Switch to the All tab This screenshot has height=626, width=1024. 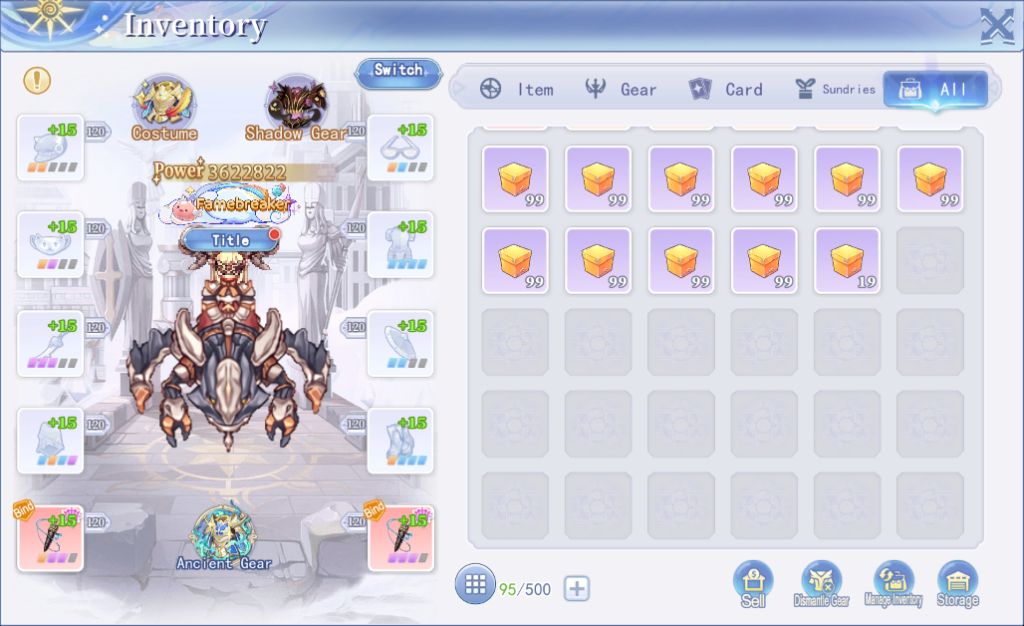pyautogui.click(x=935, y=89)
